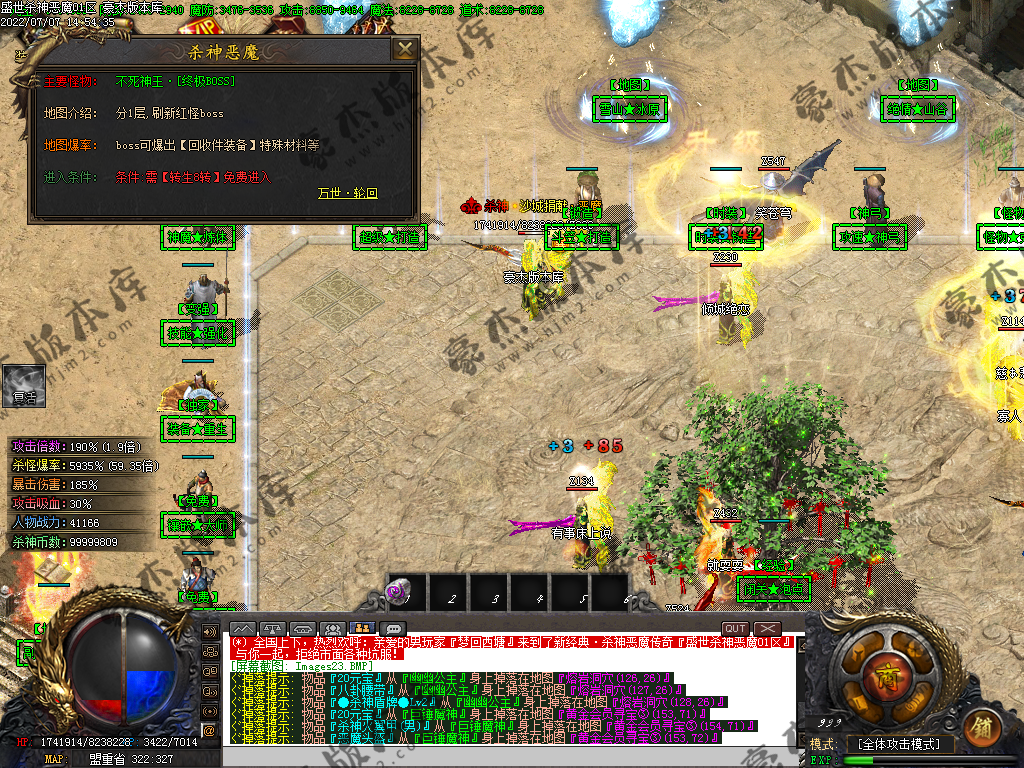Viewport: 1024px width, 768px height.
Task: Open the mountain map tab above chat
Action: coord(242,629)
